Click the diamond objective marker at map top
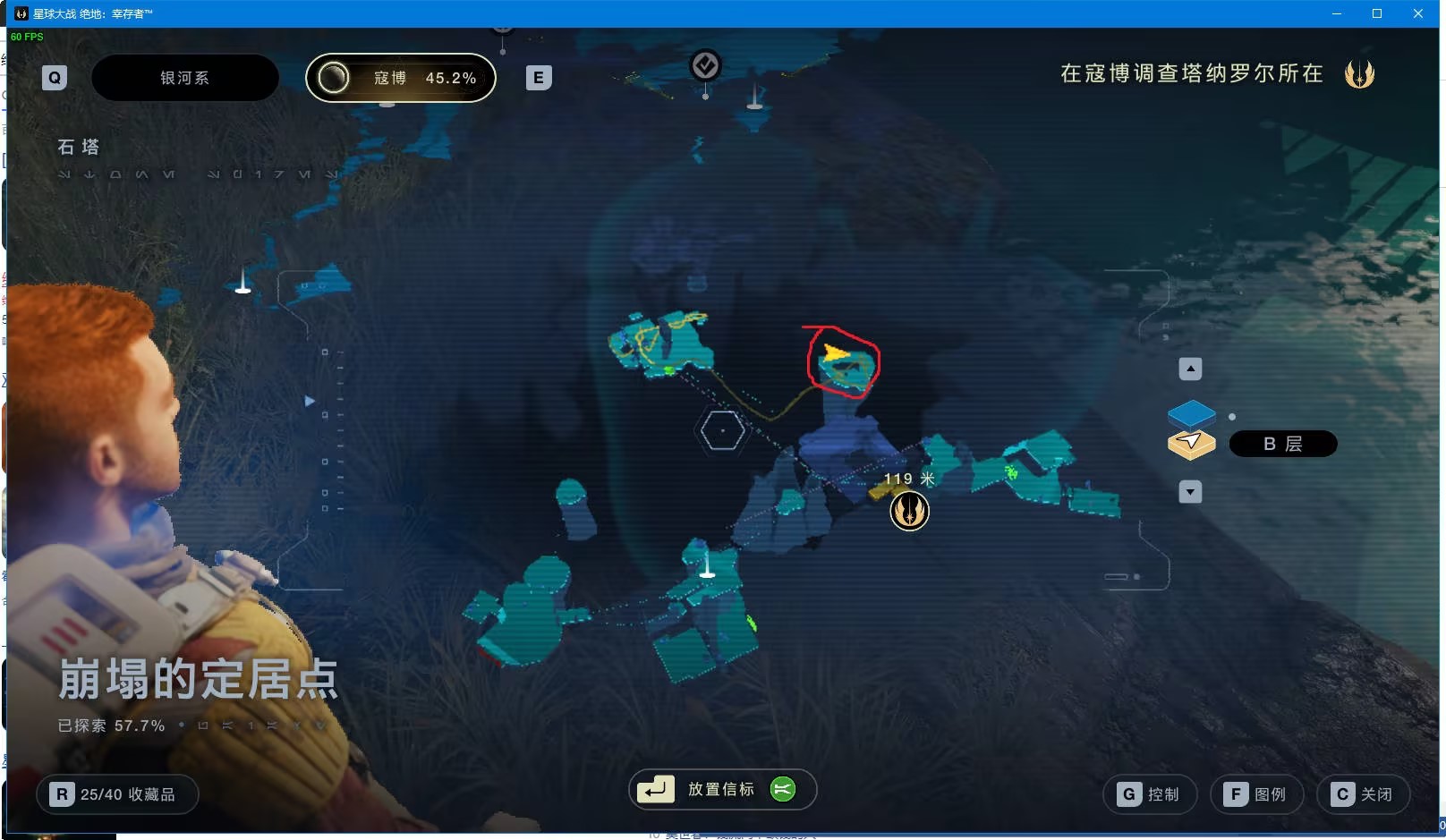The image size is (1446, 840). (x=705, y=64)
